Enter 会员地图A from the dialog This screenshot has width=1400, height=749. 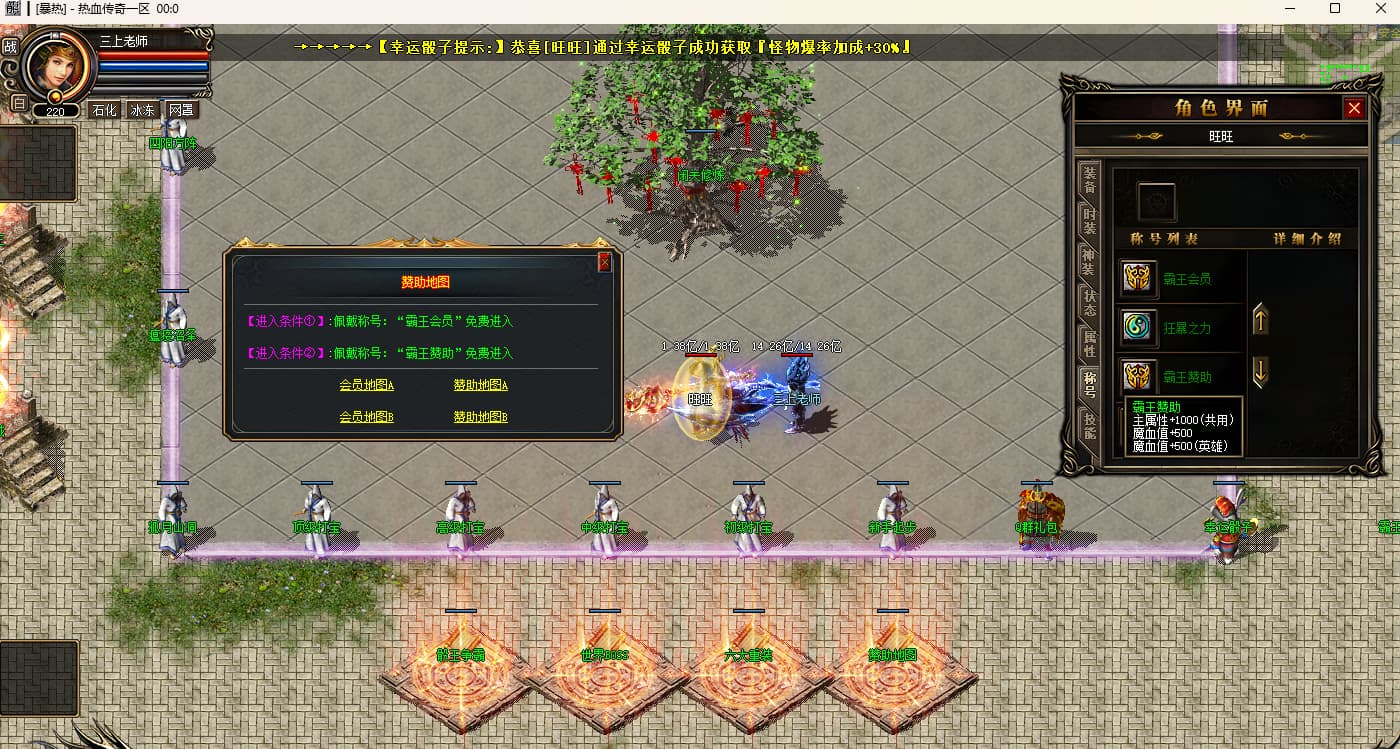click(366, 385)
